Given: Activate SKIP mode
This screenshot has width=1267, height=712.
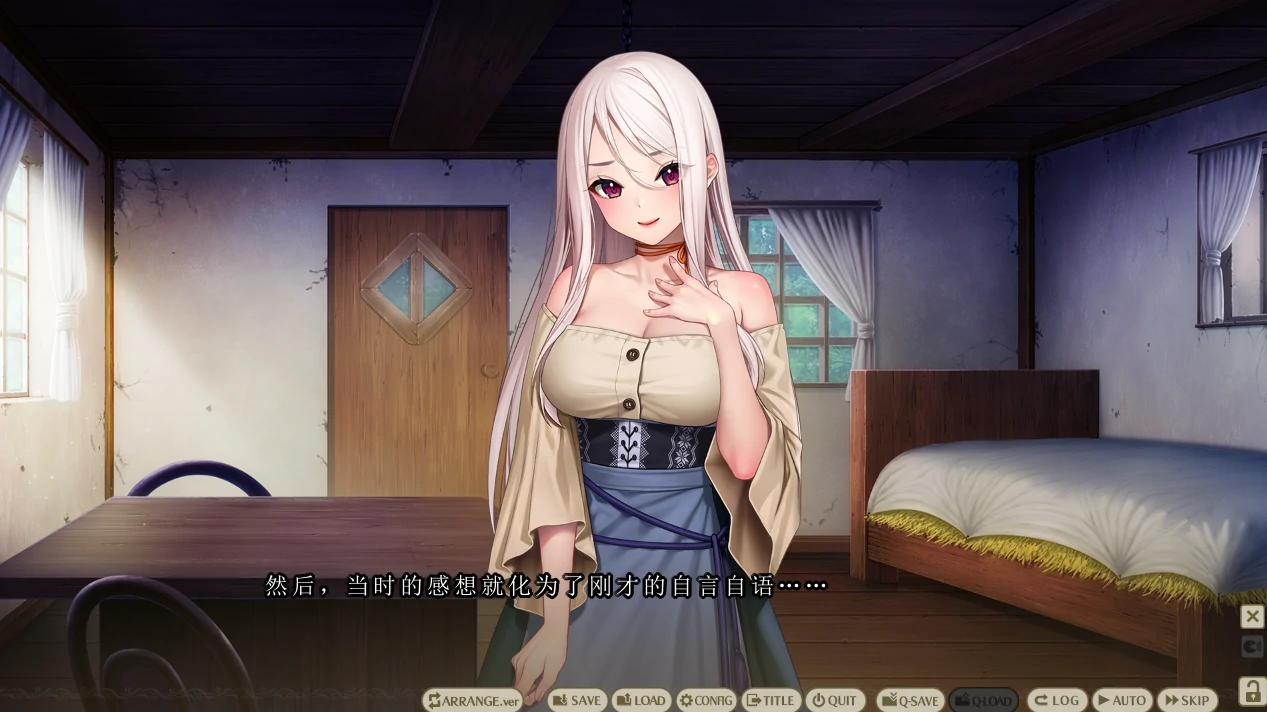Looking at the screenshot, I should click(1187, 700).
